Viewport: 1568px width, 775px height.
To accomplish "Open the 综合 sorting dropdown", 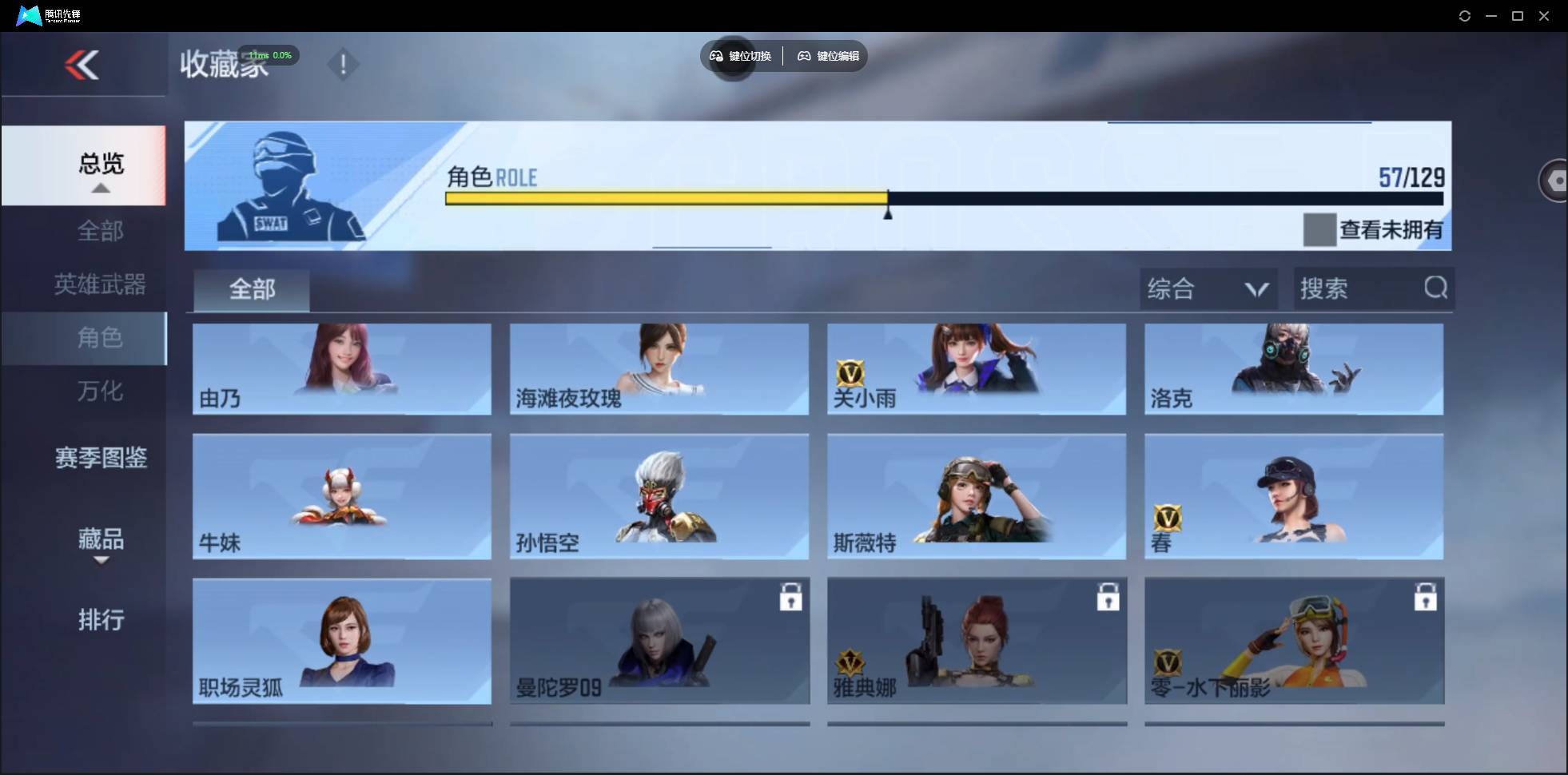I will [x=1208, y=288].
